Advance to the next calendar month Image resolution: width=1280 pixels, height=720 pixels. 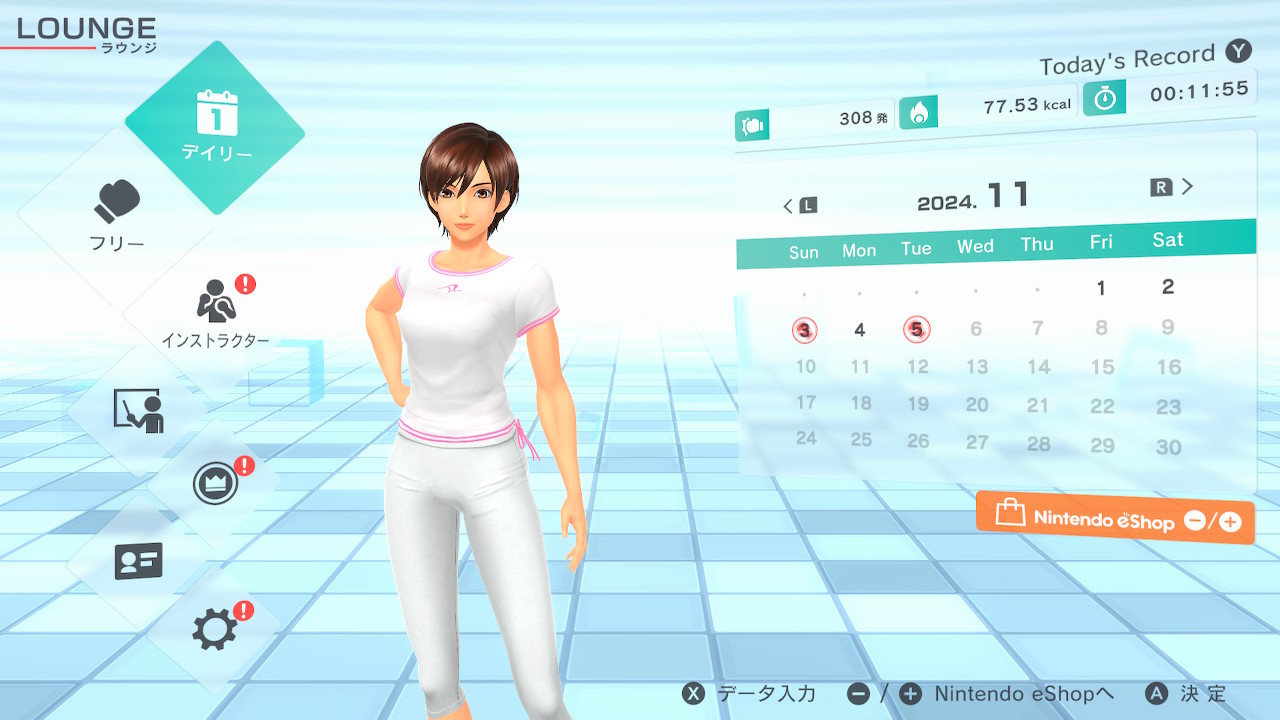pos(1174,187)
